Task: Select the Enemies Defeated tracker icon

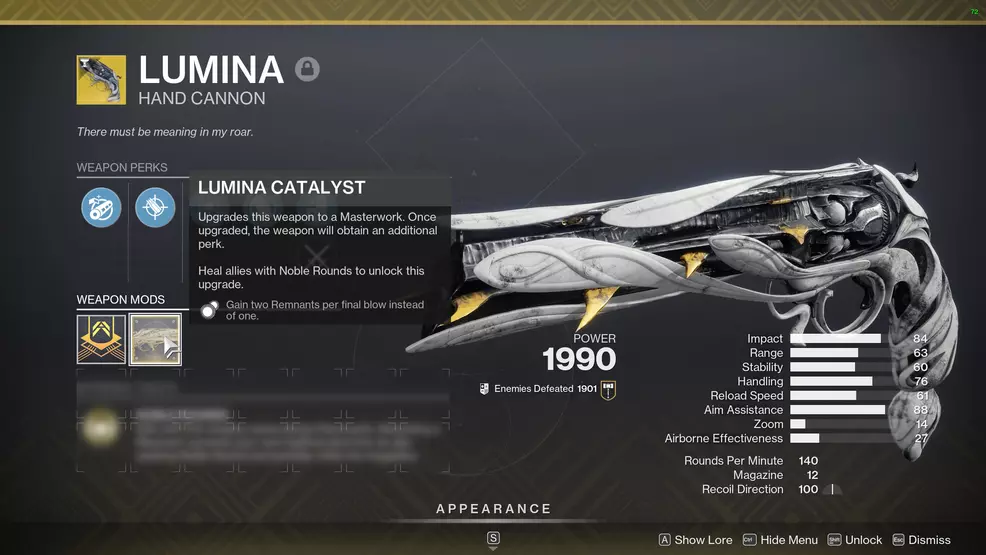Action: point(608,389)
